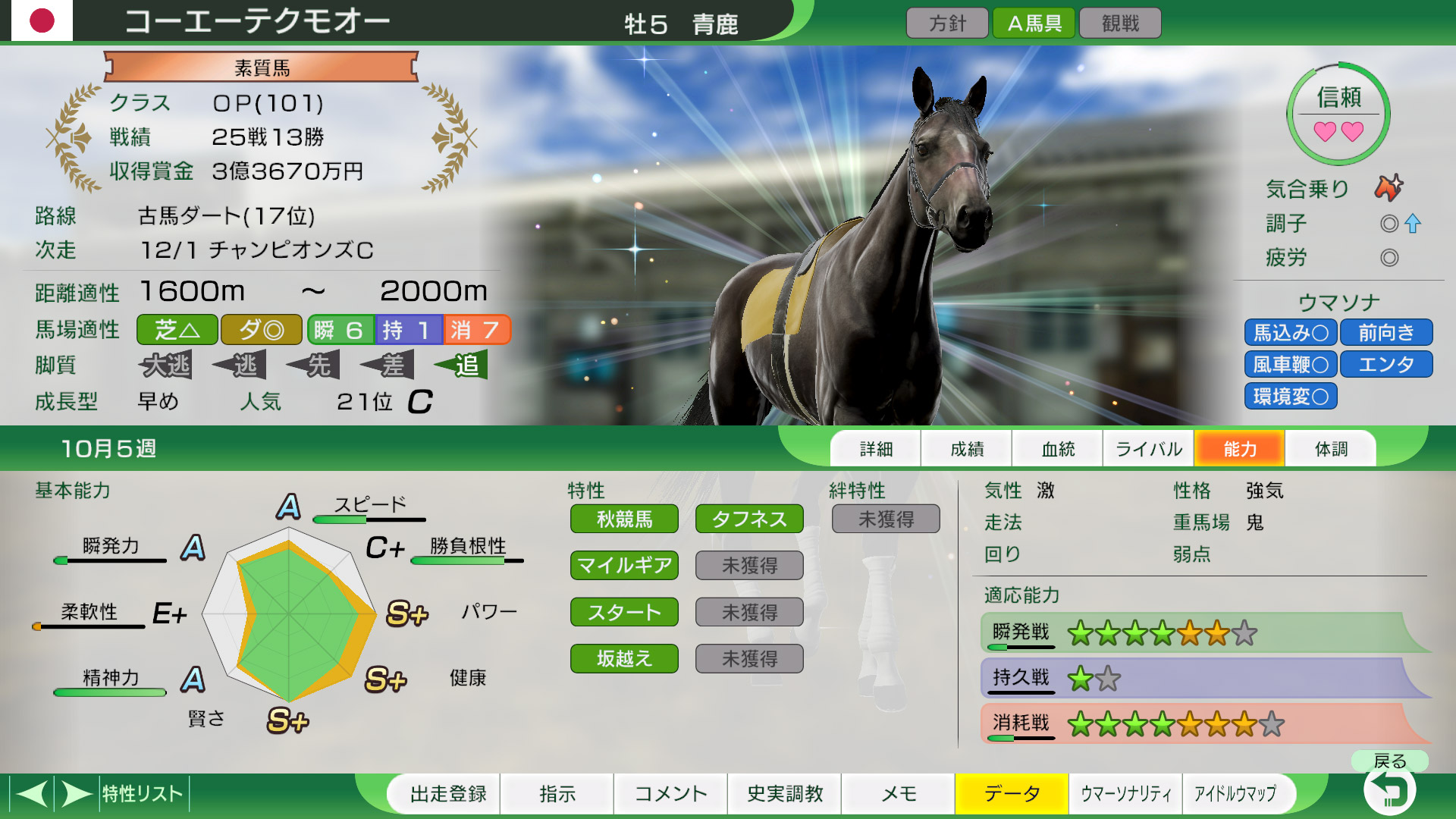Toggle the A馬具 equipment option
1456x819 pixels.
[1033, 22]
